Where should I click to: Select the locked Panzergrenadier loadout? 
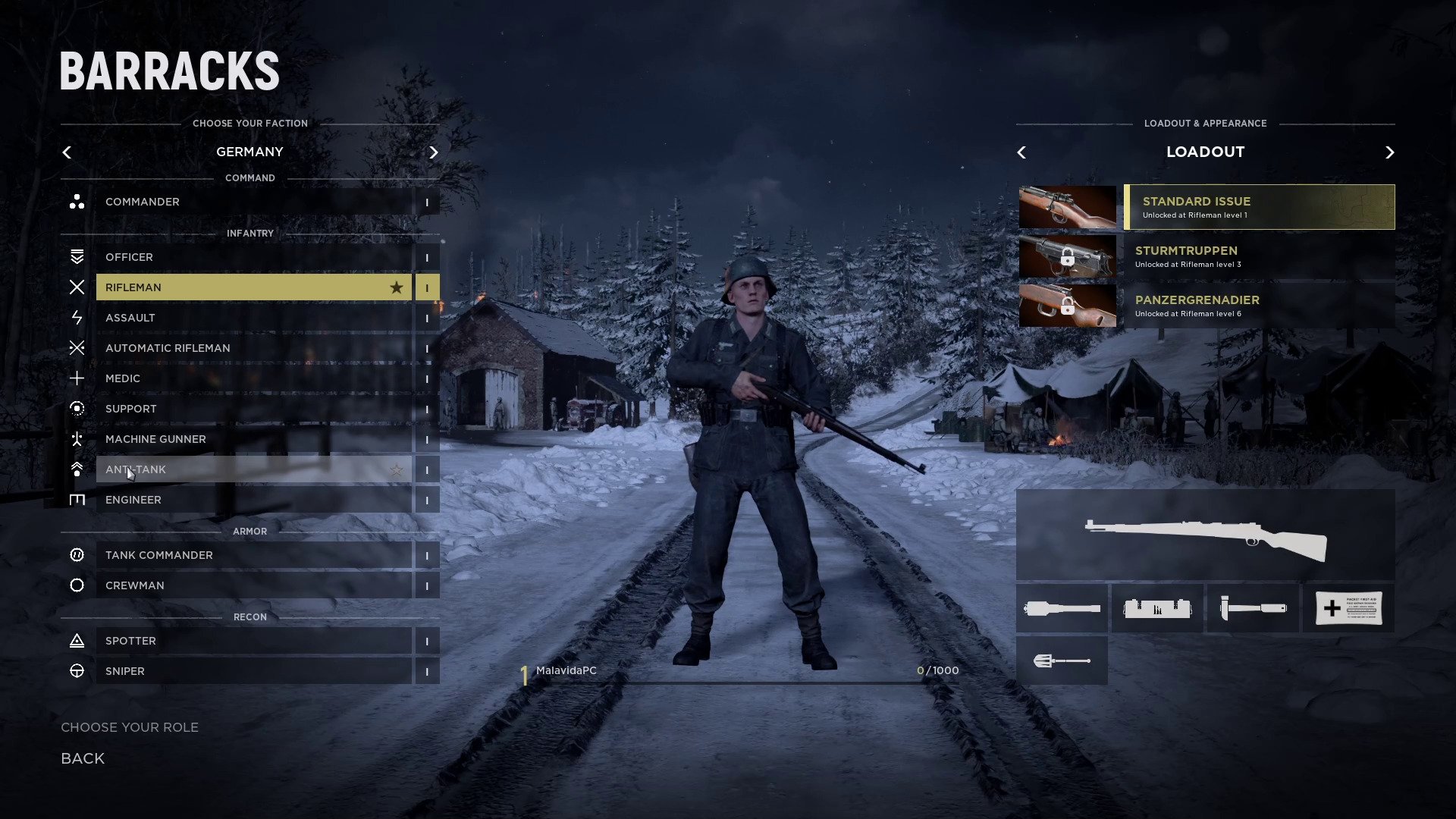1259,306
